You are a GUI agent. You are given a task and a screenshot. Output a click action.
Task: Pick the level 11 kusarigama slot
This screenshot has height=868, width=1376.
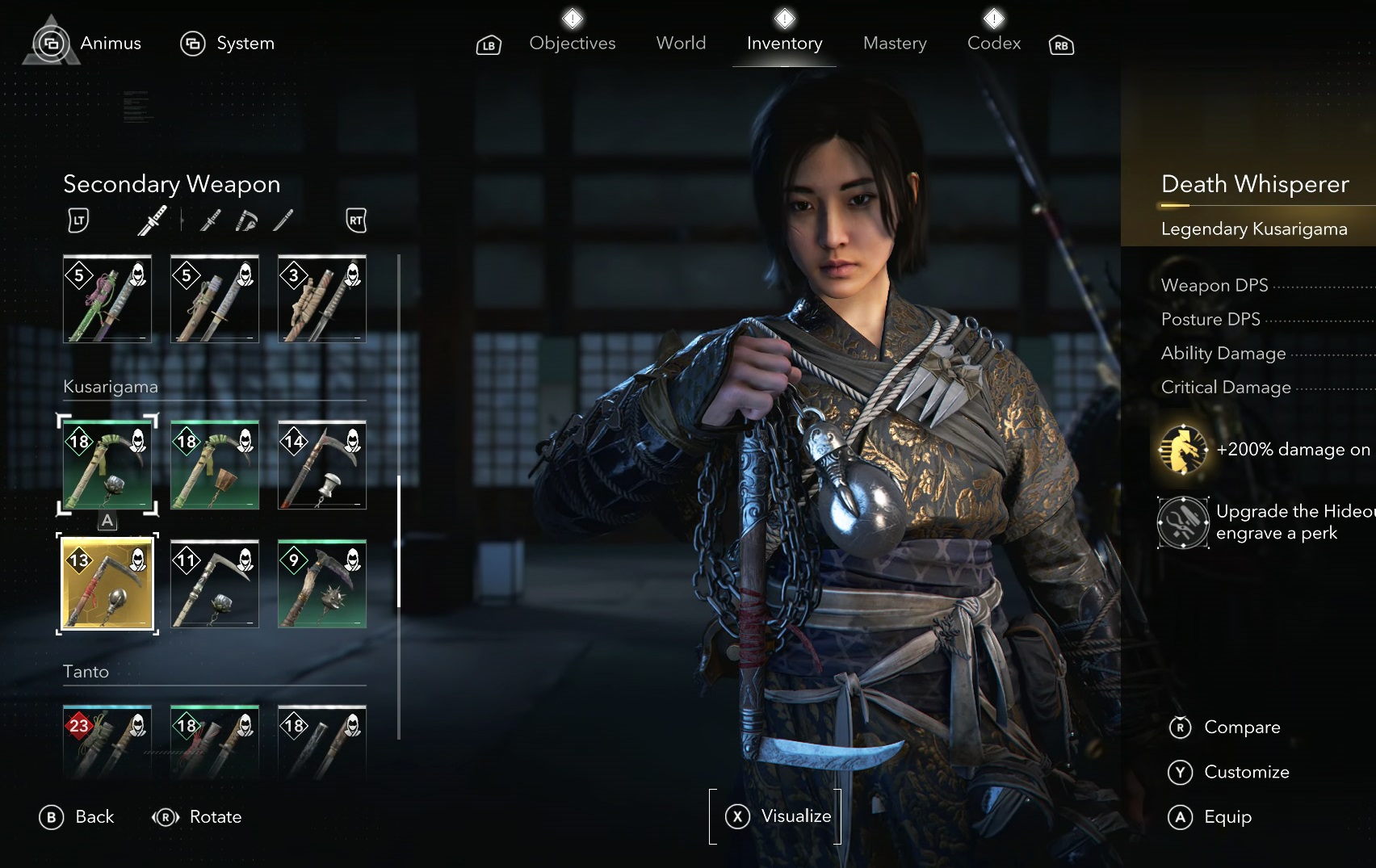(215, 584)
